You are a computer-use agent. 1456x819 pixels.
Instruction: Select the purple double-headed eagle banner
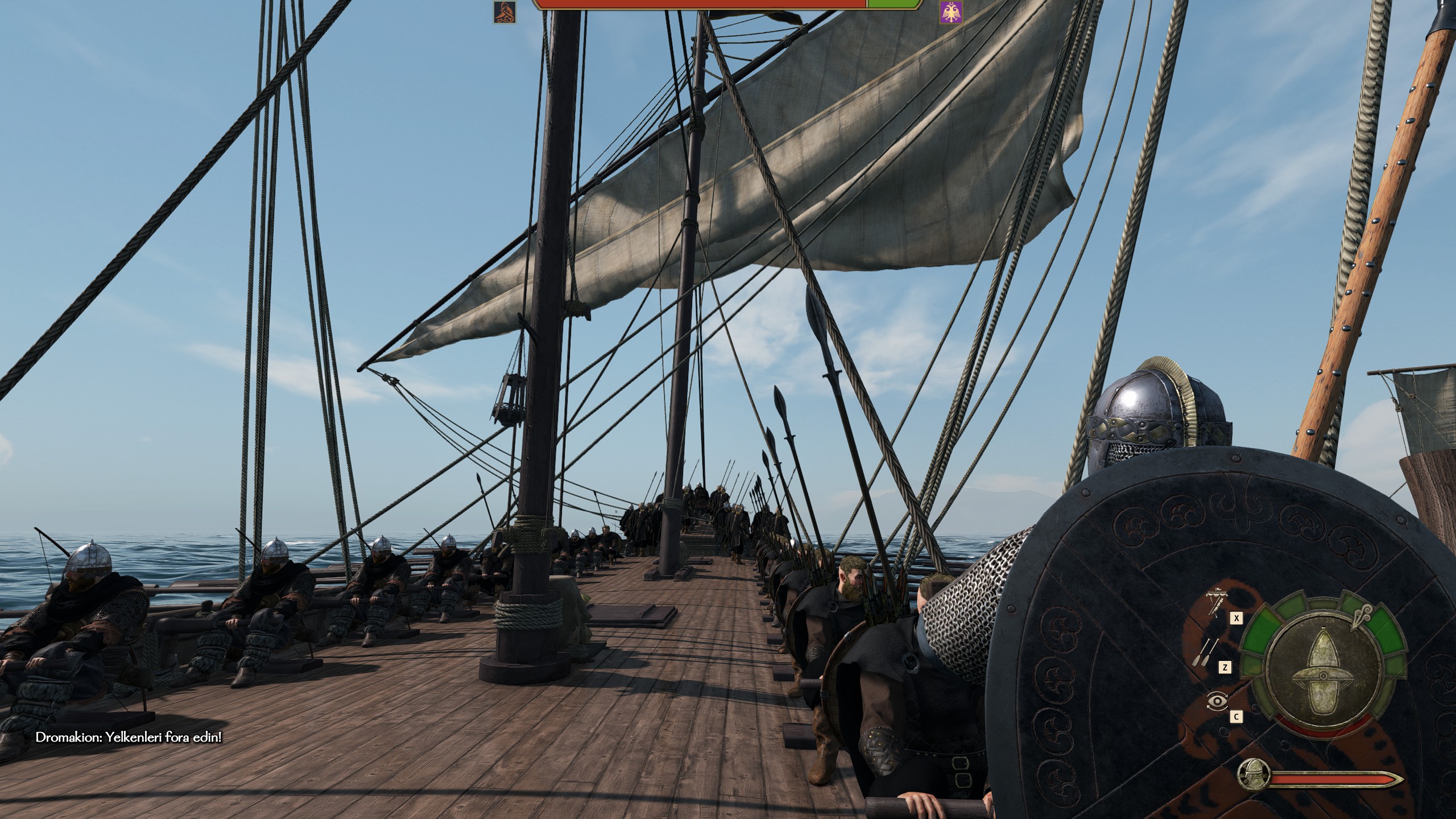[951, 11]
